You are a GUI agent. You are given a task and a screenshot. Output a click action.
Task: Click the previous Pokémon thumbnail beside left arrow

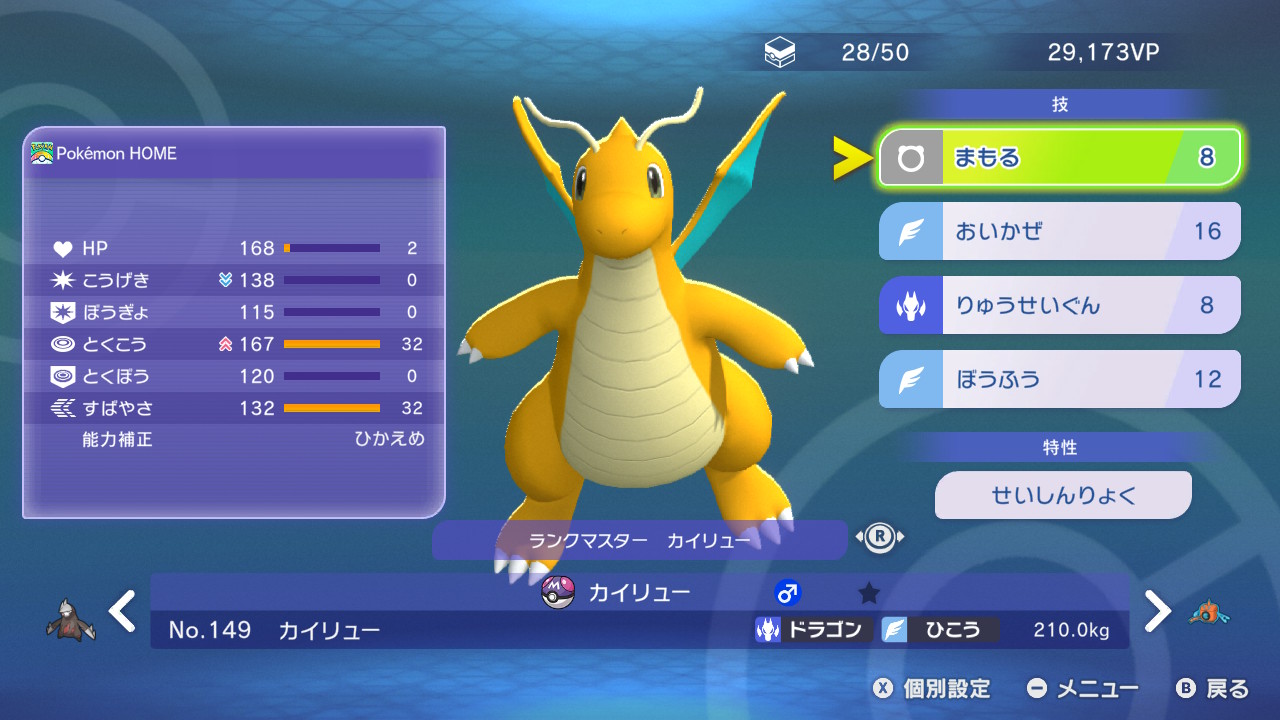pos(70,620)
